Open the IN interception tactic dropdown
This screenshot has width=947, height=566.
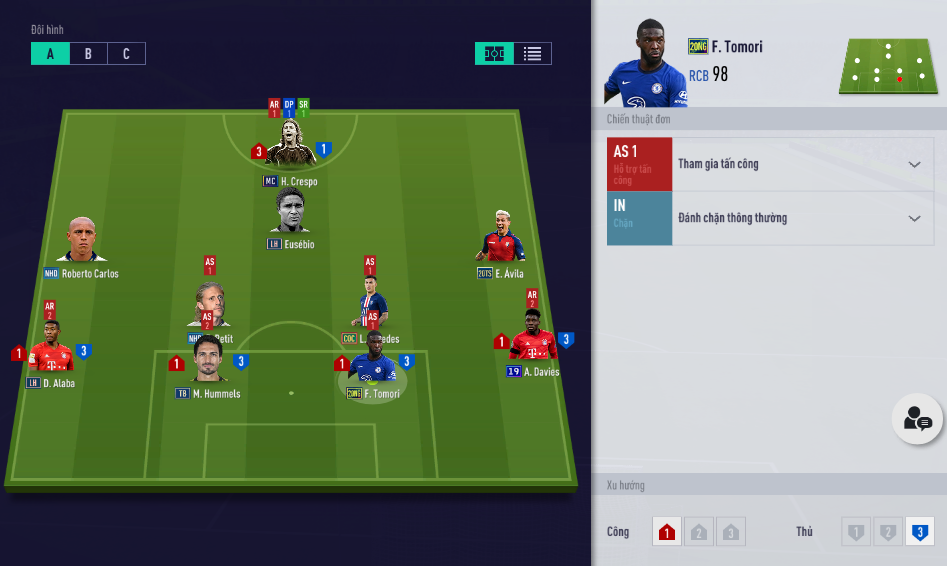point(914,218)
